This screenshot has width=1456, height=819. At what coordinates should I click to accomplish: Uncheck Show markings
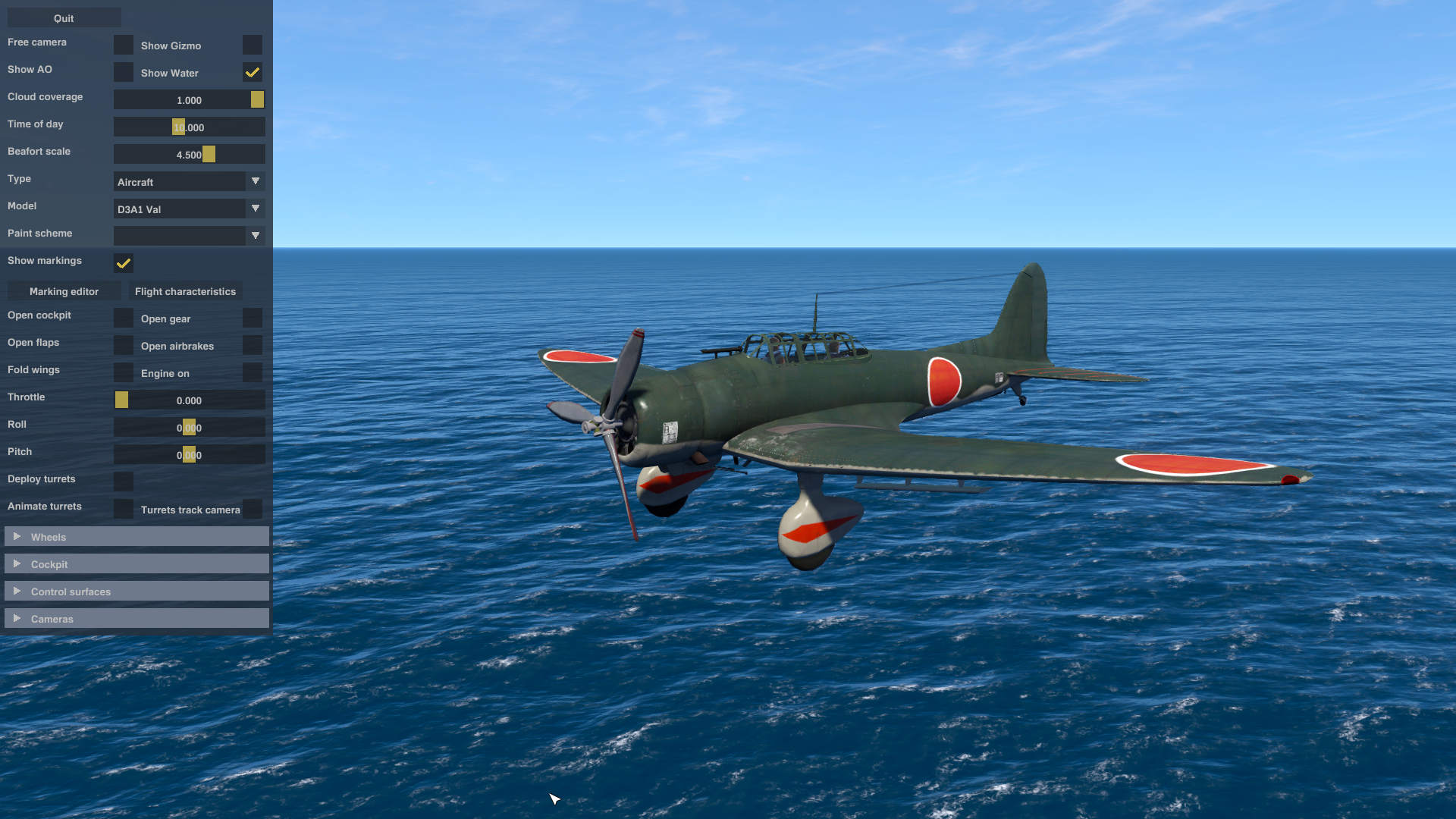pyautogui.click(x=123, y=264)
